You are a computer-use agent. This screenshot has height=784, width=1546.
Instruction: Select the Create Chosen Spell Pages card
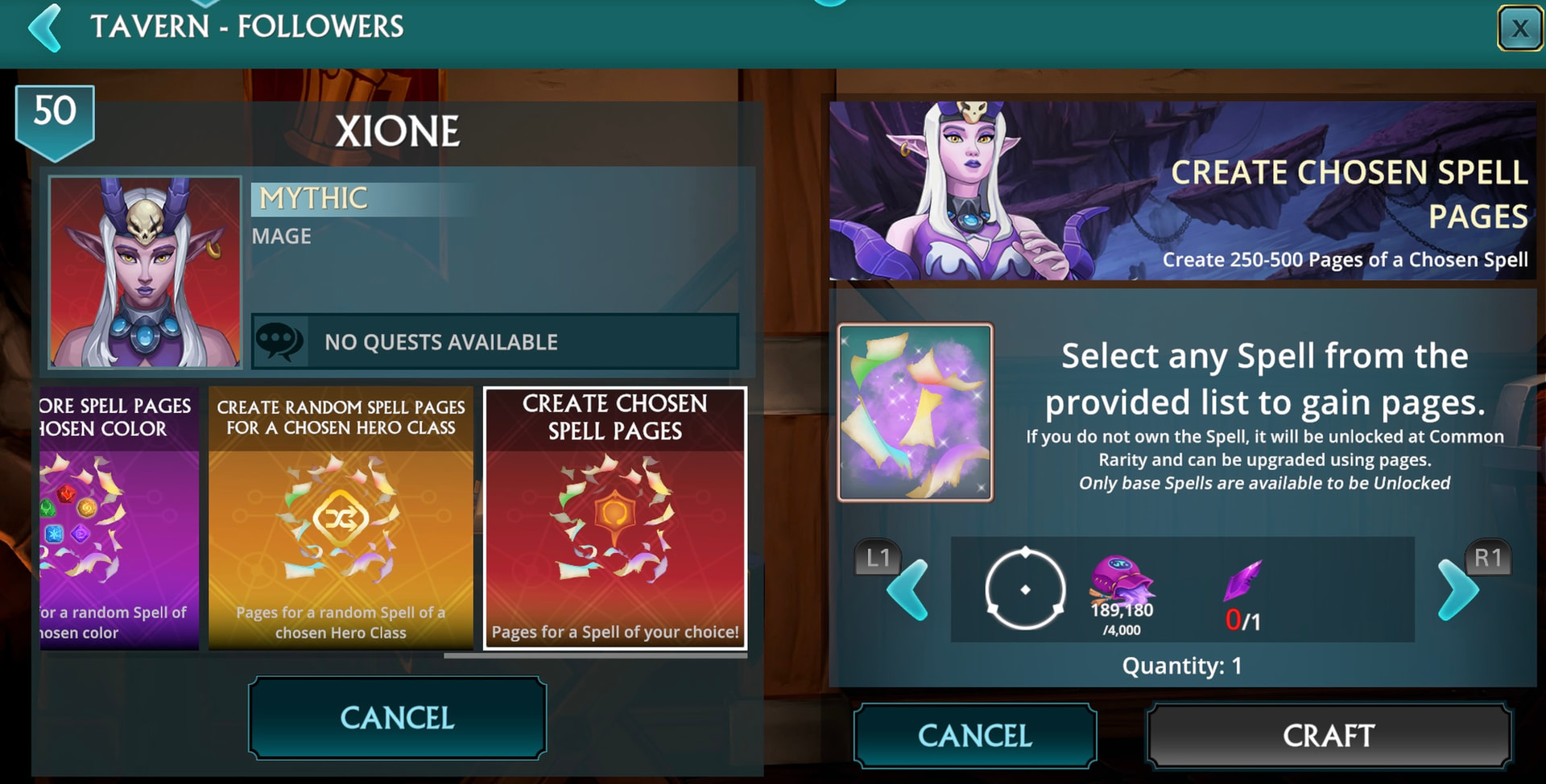pyautogui.click(x=614, y=518)
